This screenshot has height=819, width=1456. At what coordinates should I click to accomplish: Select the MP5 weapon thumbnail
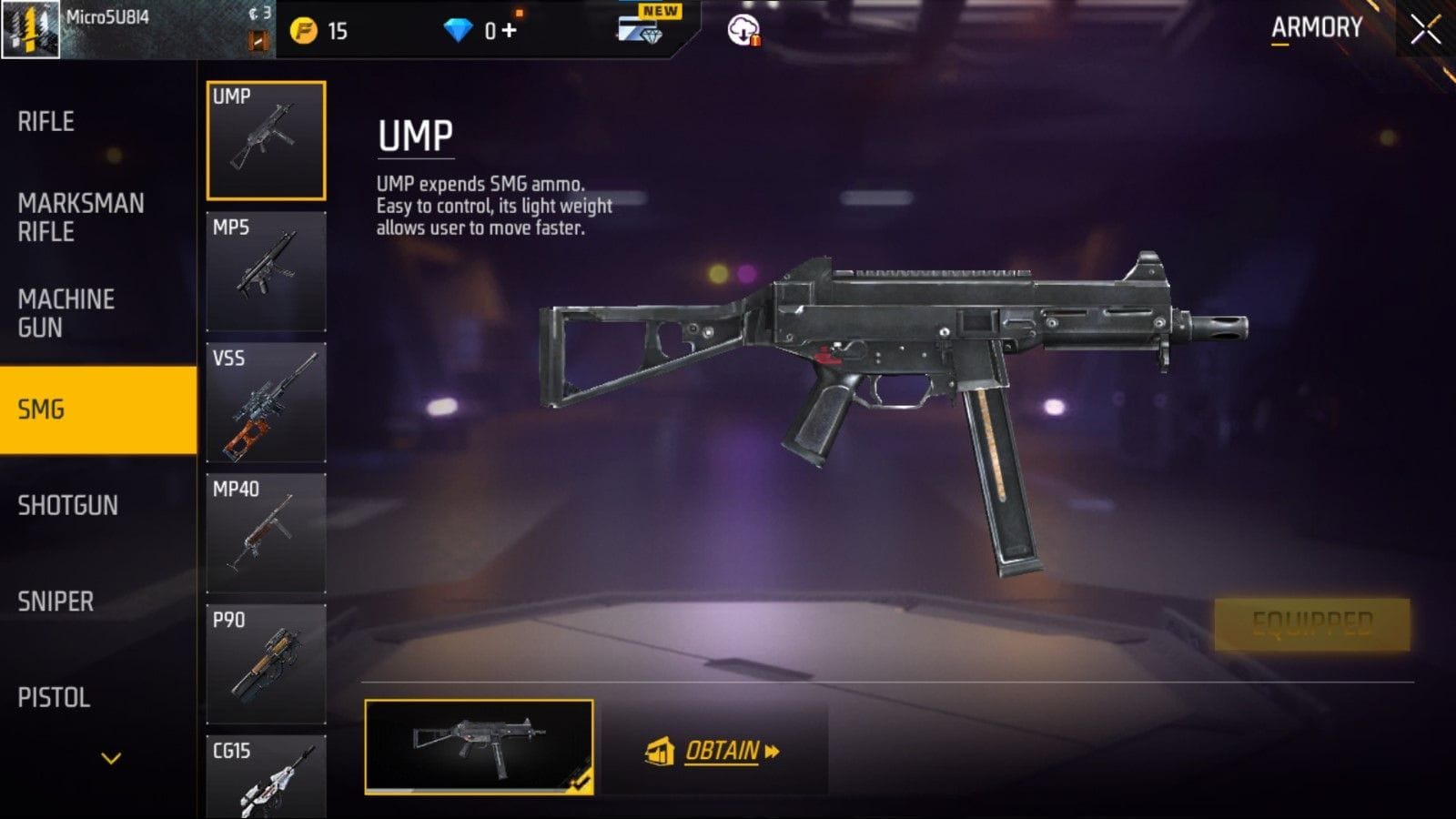pyautogui.click(x=266, y=270)
